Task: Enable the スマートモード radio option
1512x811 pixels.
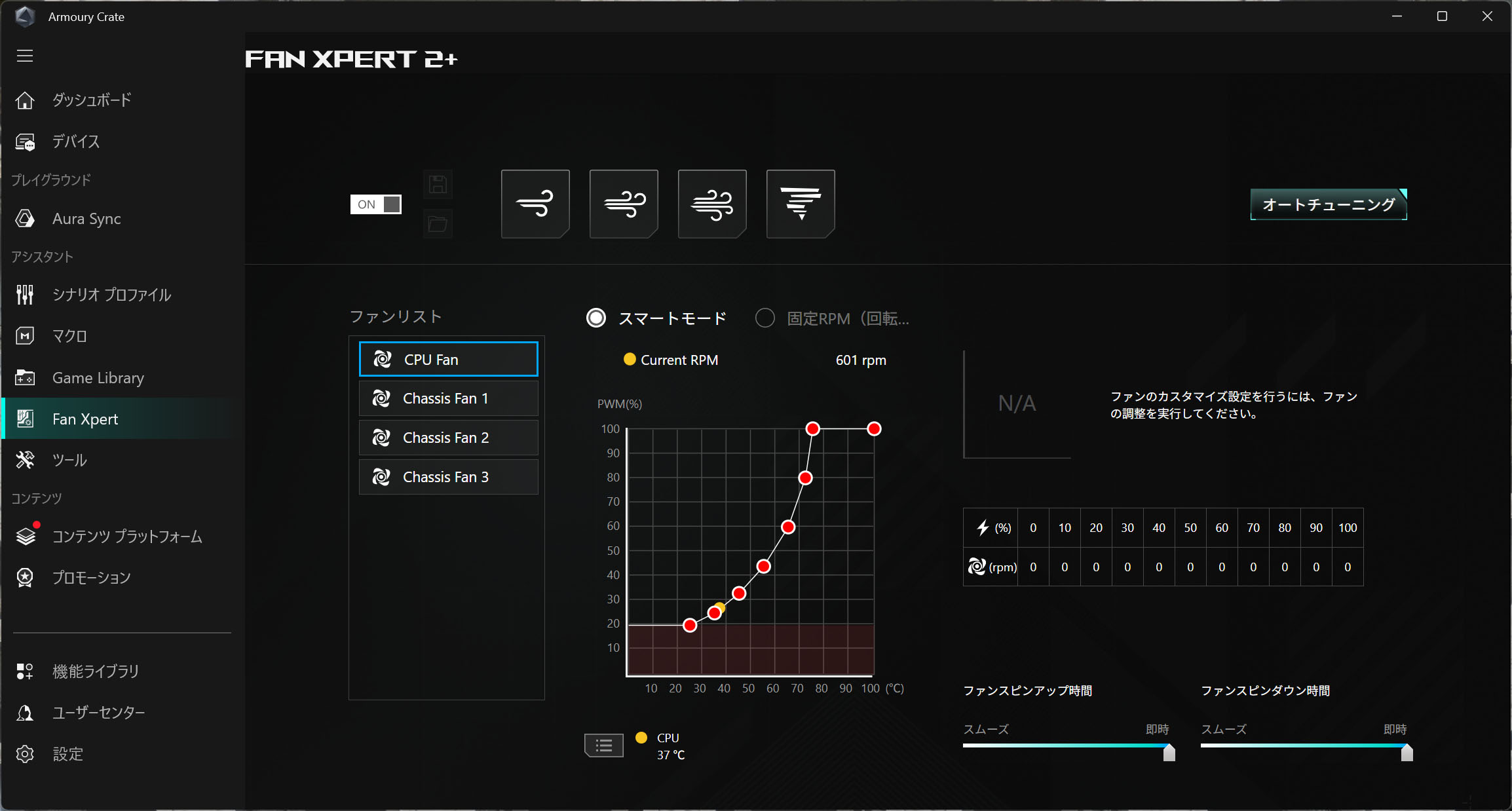Action: coord(596,318)
